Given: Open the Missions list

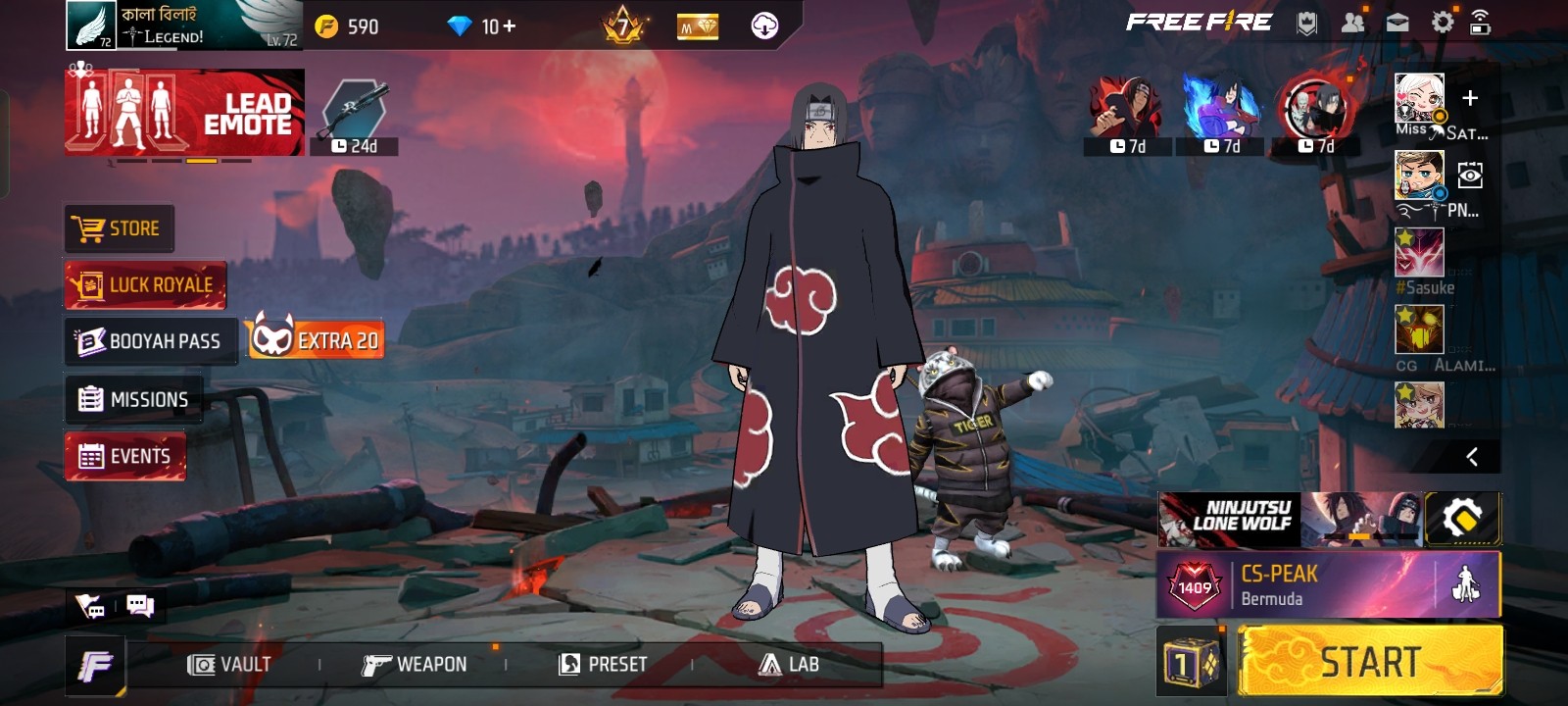Looking at the screenshot, I should pos(134,399).
